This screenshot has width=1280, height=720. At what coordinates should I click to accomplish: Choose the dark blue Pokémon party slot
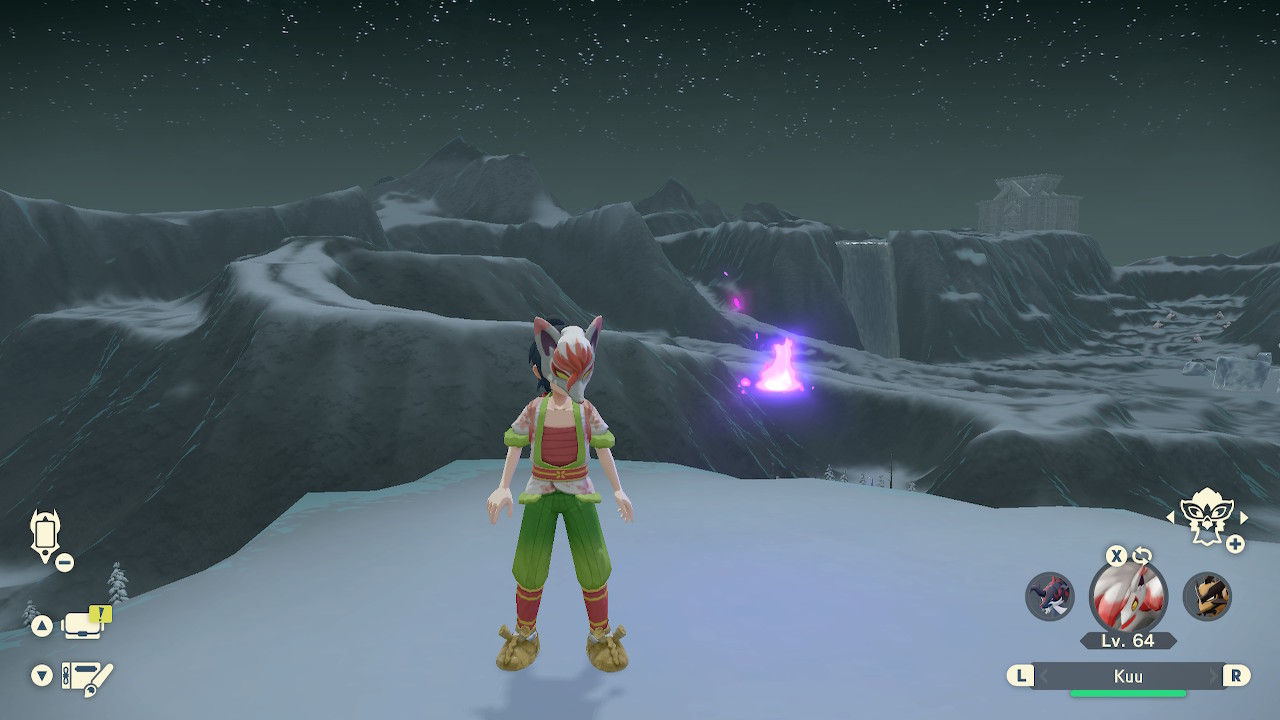[1050, 596]
